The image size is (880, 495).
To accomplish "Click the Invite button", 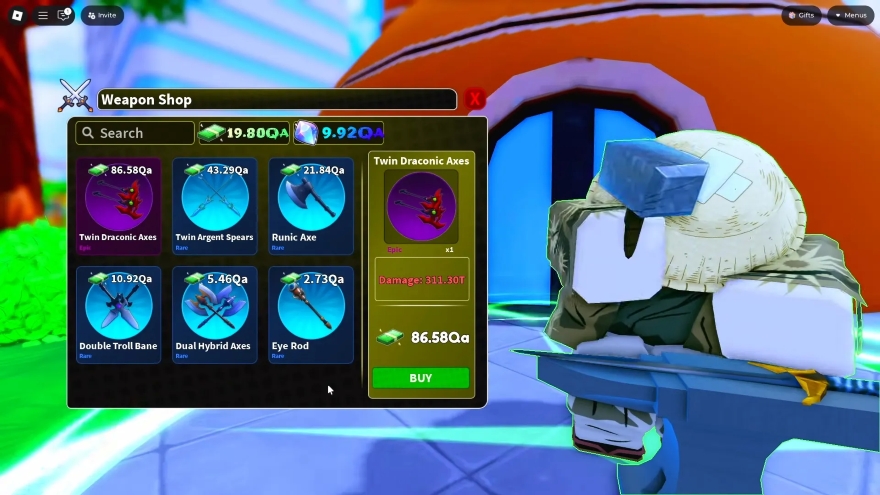I will coord(102,16).
